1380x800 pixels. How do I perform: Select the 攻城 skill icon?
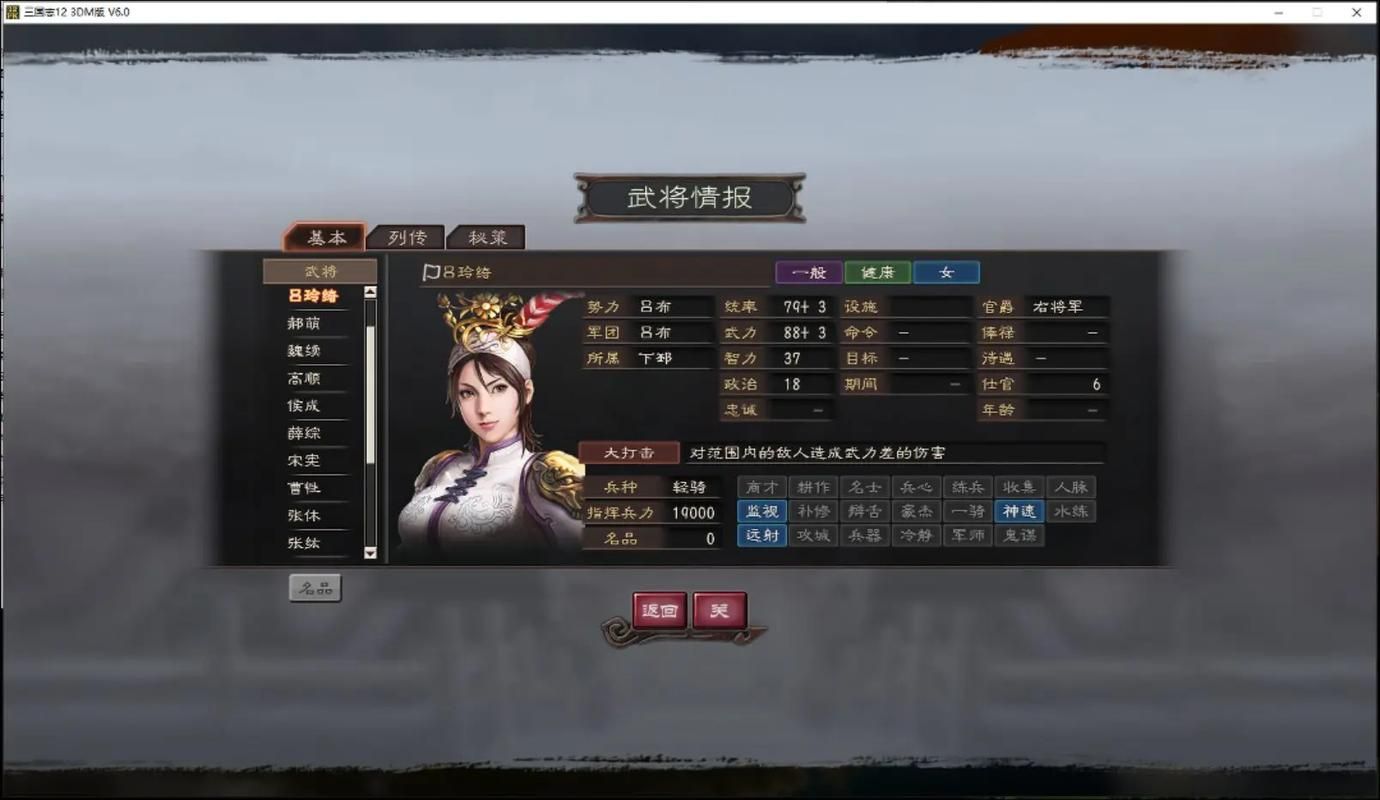coord(814,535)
